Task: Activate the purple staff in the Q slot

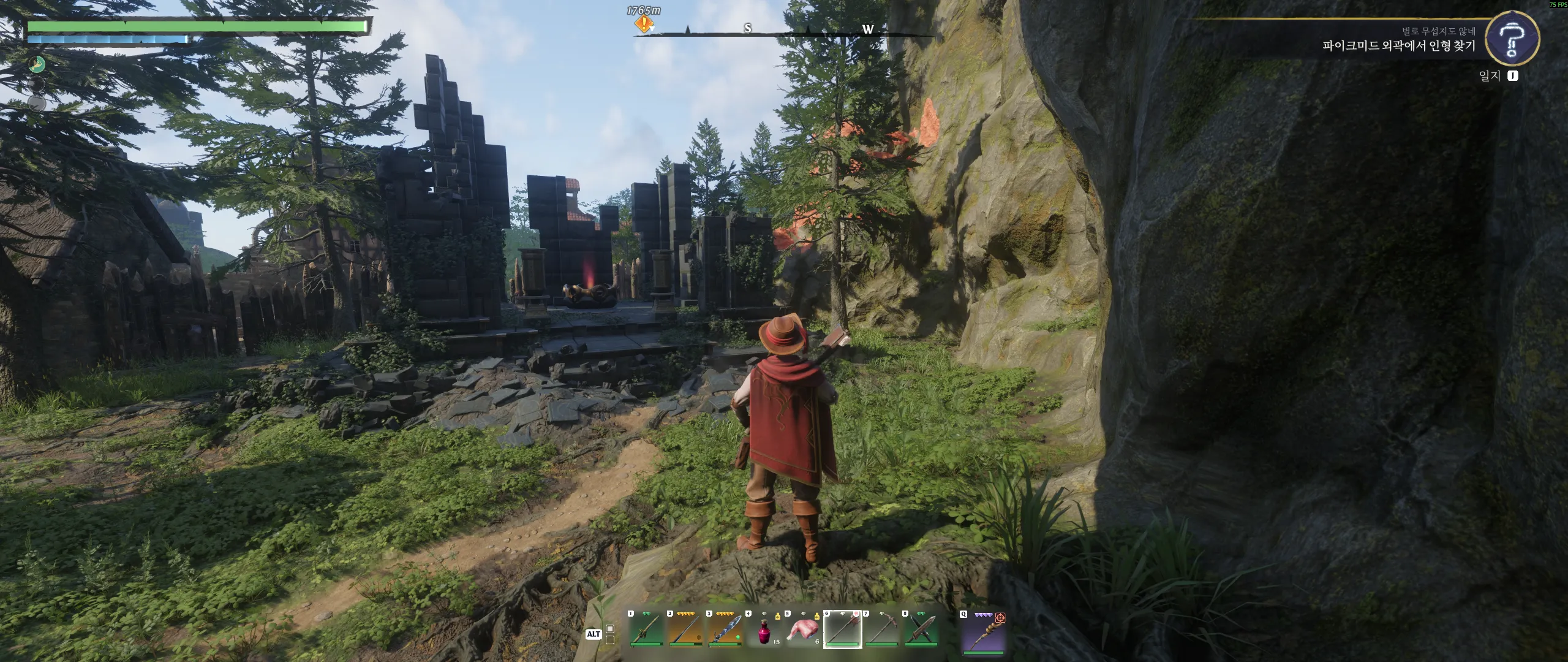Action: (983, 631)
